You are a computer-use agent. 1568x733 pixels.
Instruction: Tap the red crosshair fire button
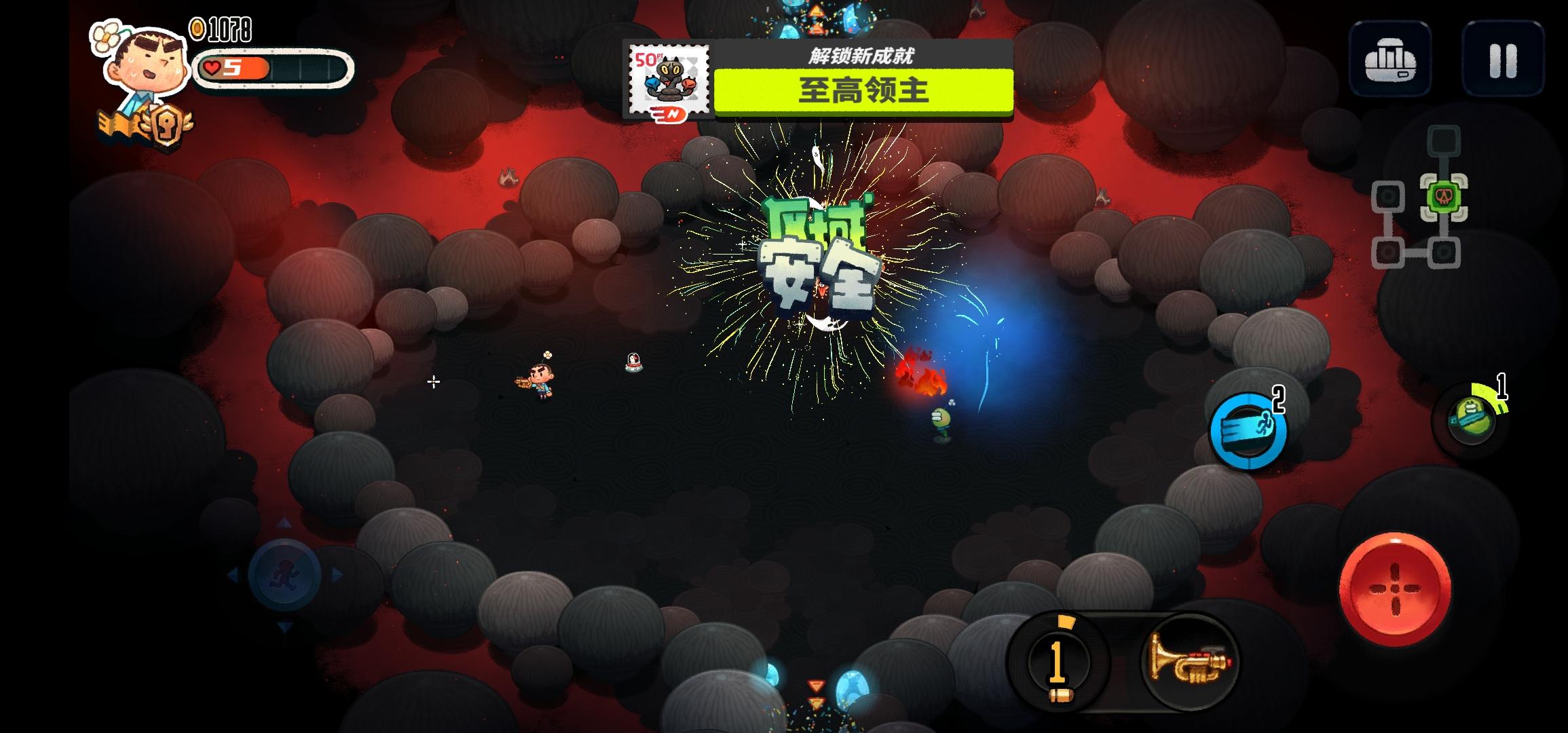(x=1395, y=589)
